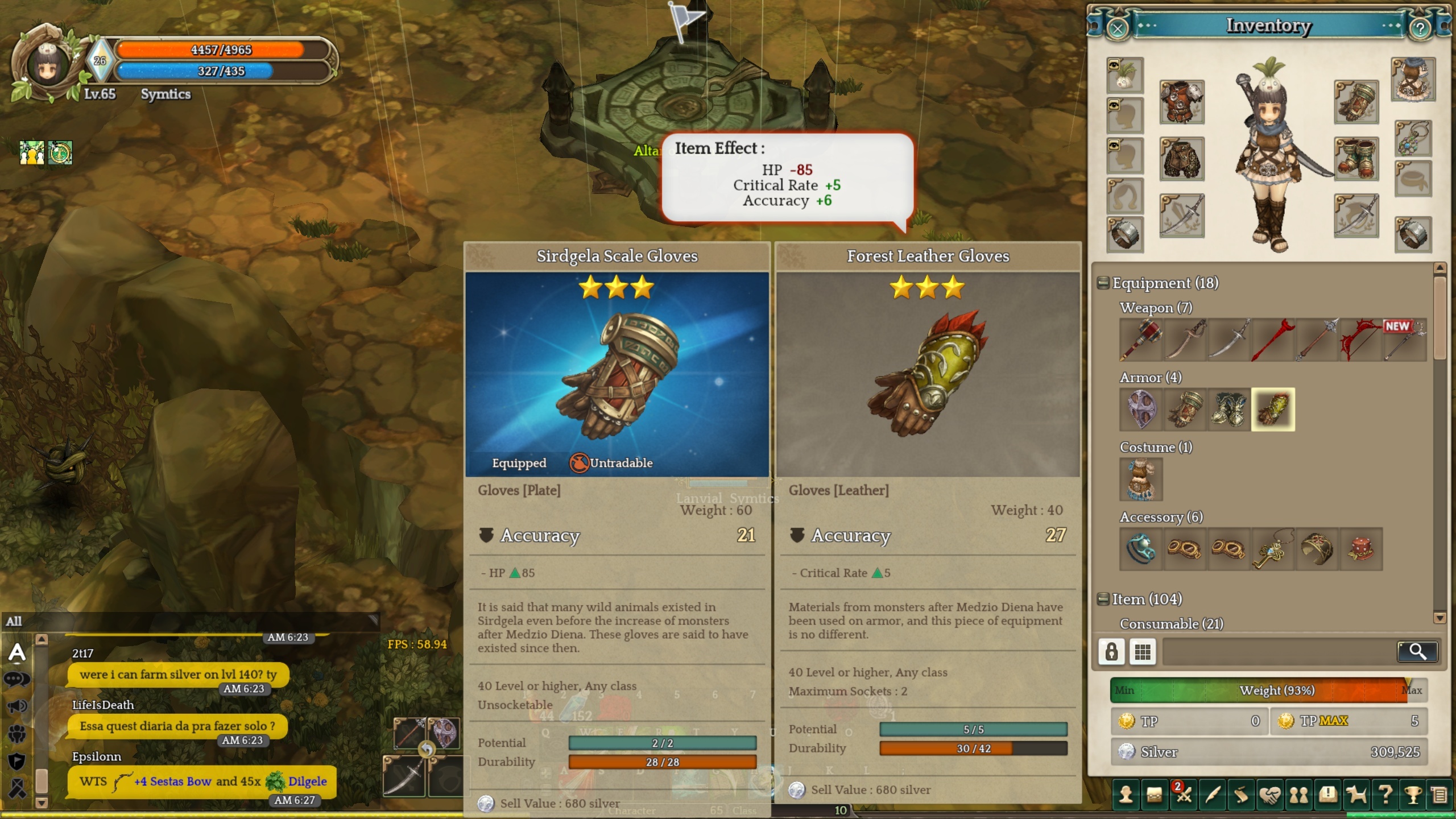Image resolution: width=1456 pixels, height=819 pixels.
Task: Open the Inventory help question mark
Action: 1420,28
